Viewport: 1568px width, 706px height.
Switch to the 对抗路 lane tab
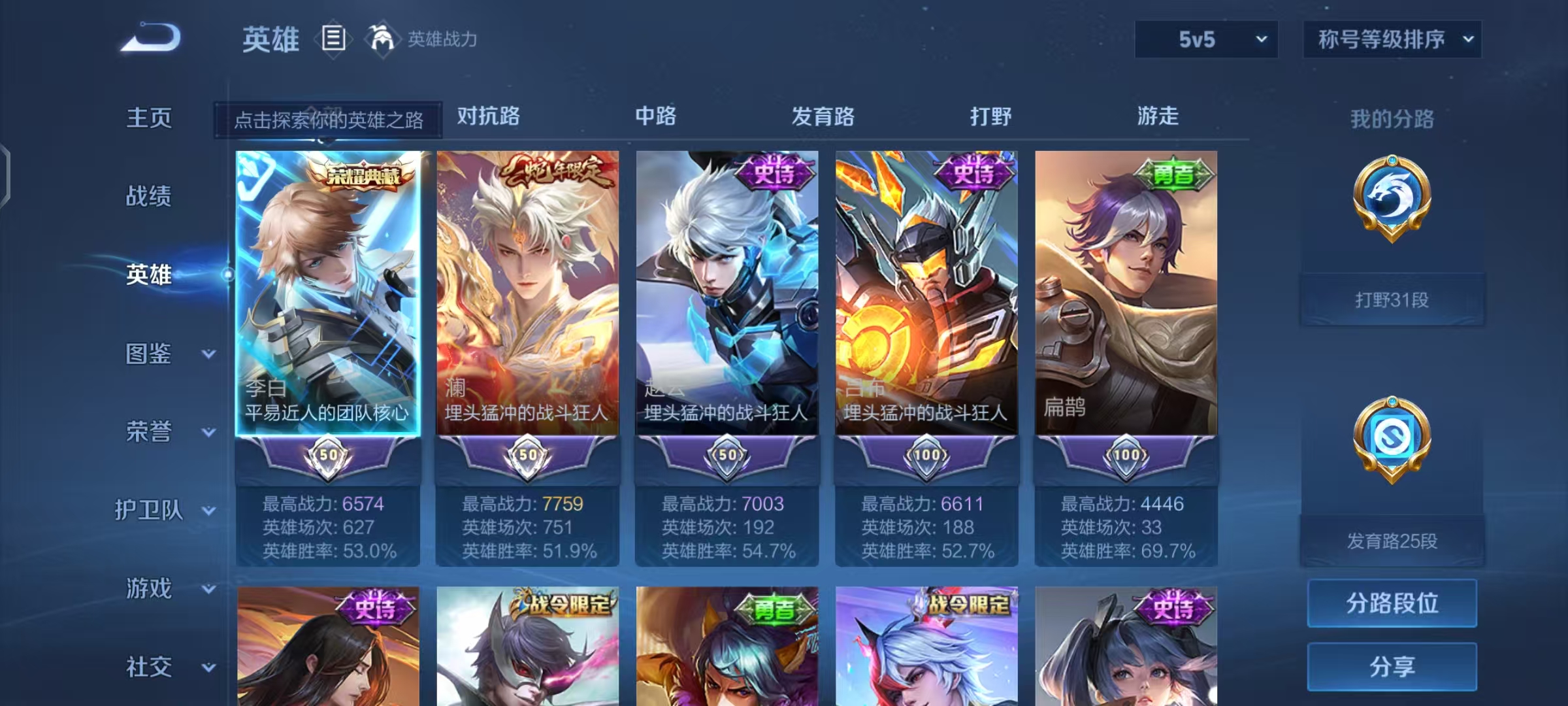pos(489,116)
